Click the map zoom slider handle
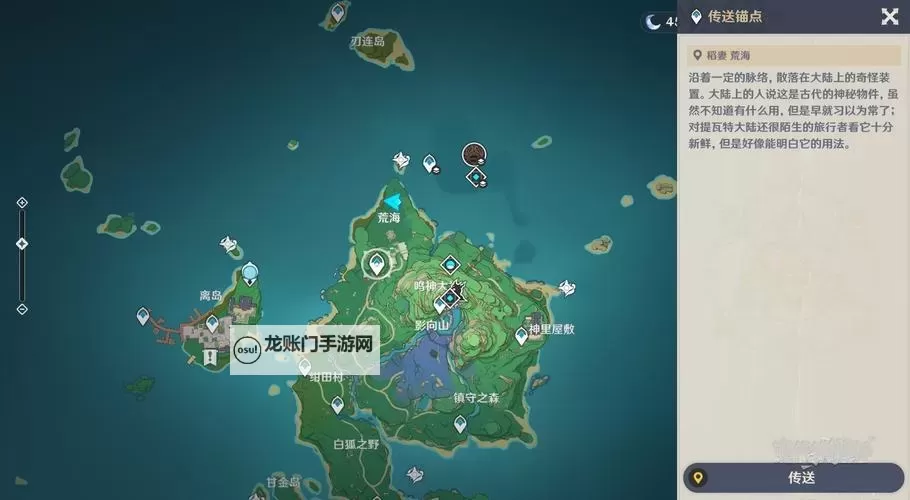The height and width of the screenshot is (500, 910). 22,244
